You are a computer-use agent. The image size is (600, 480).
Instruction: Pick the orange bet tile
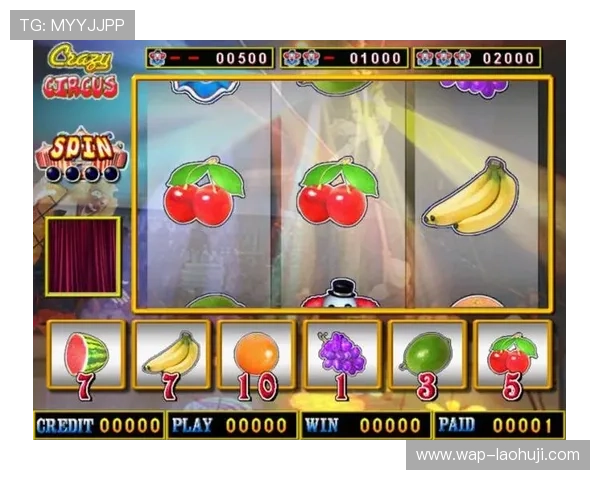coord(256,355)
